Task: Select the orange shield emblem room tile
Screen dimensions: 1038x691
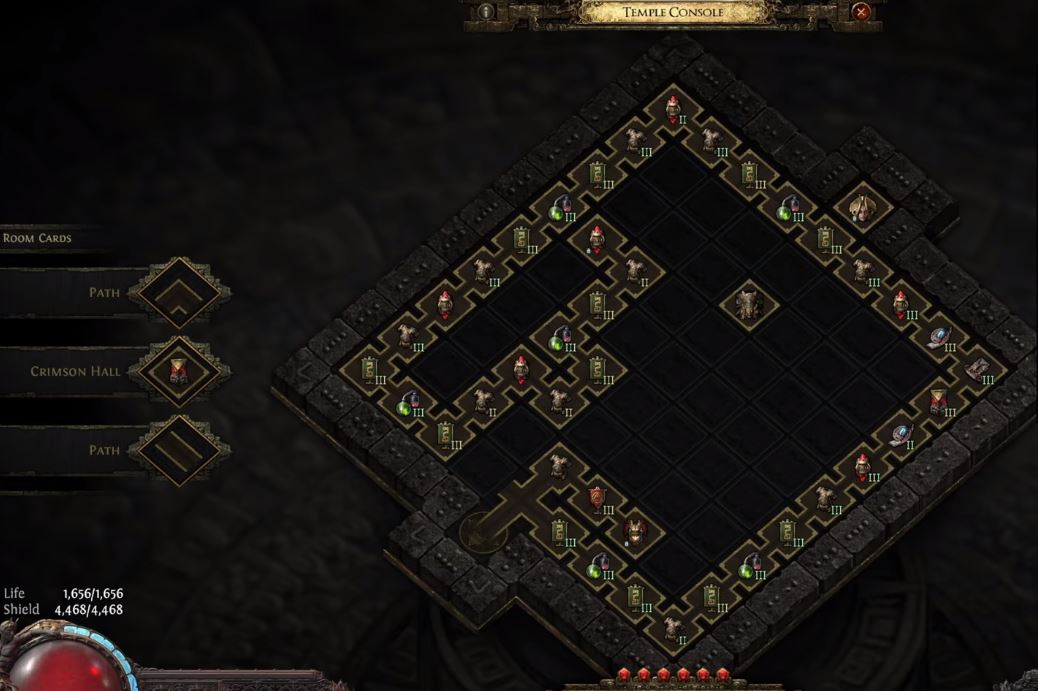Action: 597,497
